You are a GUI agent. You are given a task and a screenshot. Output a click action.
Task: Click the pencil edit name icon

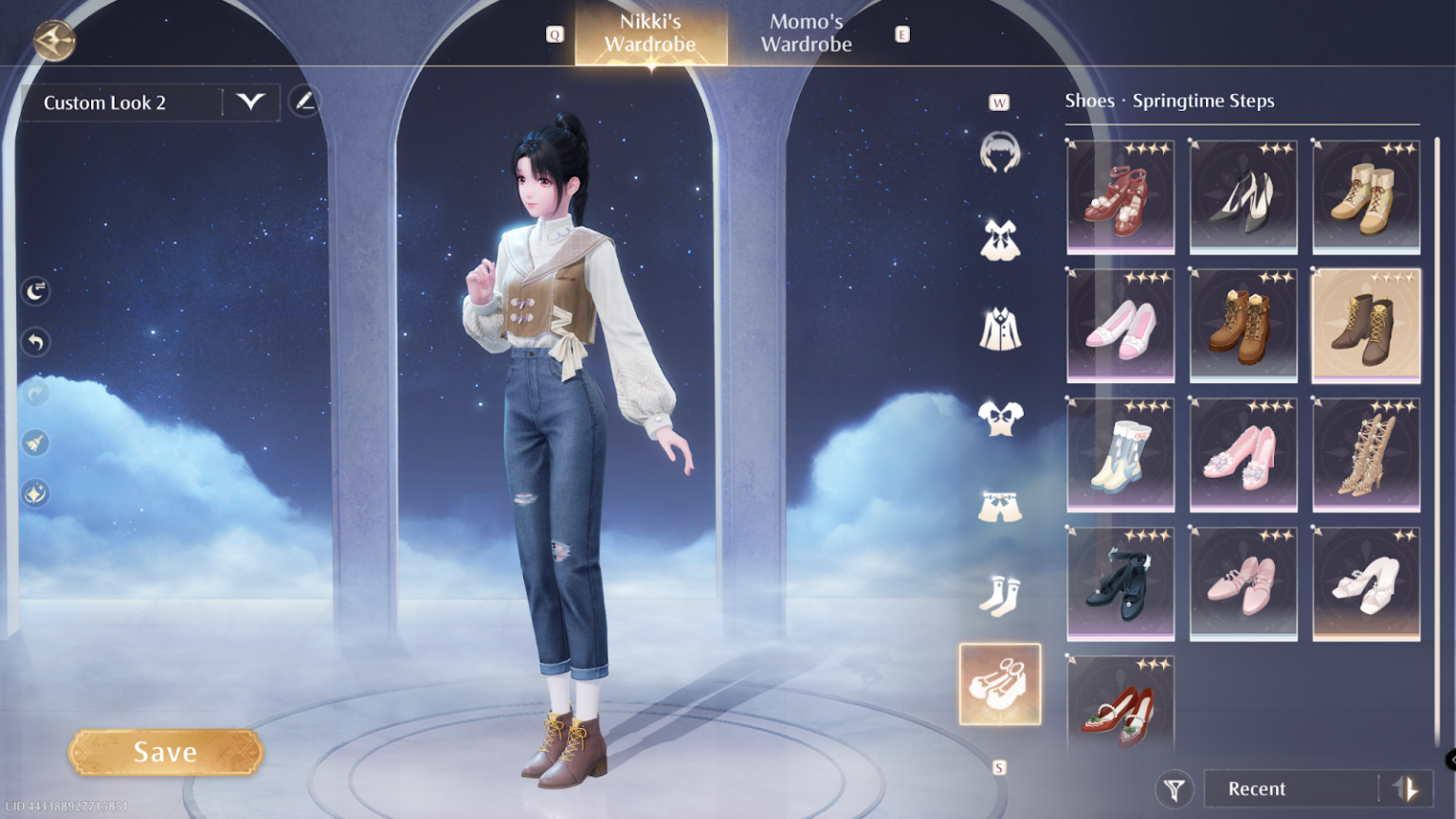(304, 101)
